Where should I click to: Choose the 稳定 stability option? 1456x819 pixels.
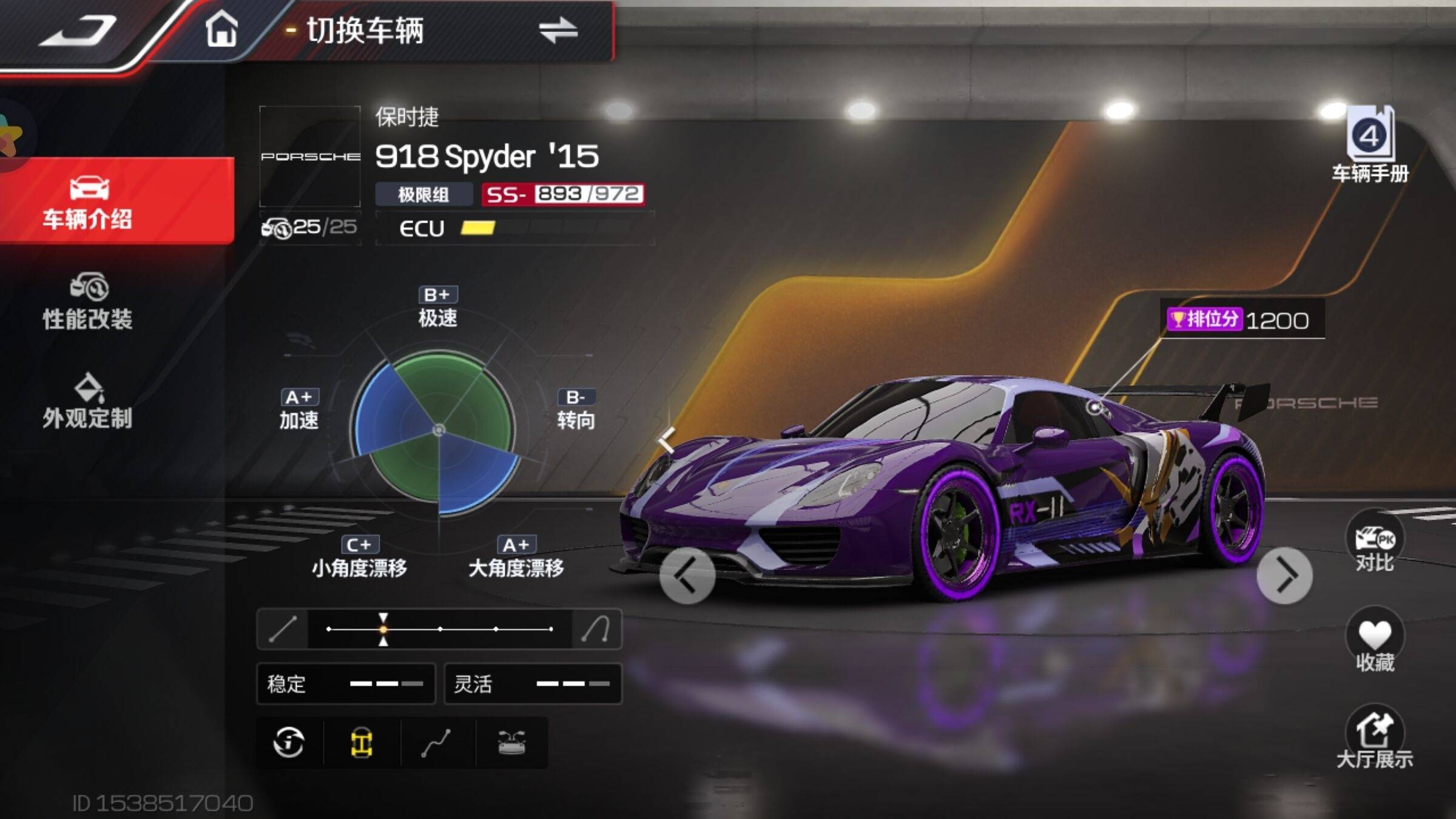(x=346, y=684)
